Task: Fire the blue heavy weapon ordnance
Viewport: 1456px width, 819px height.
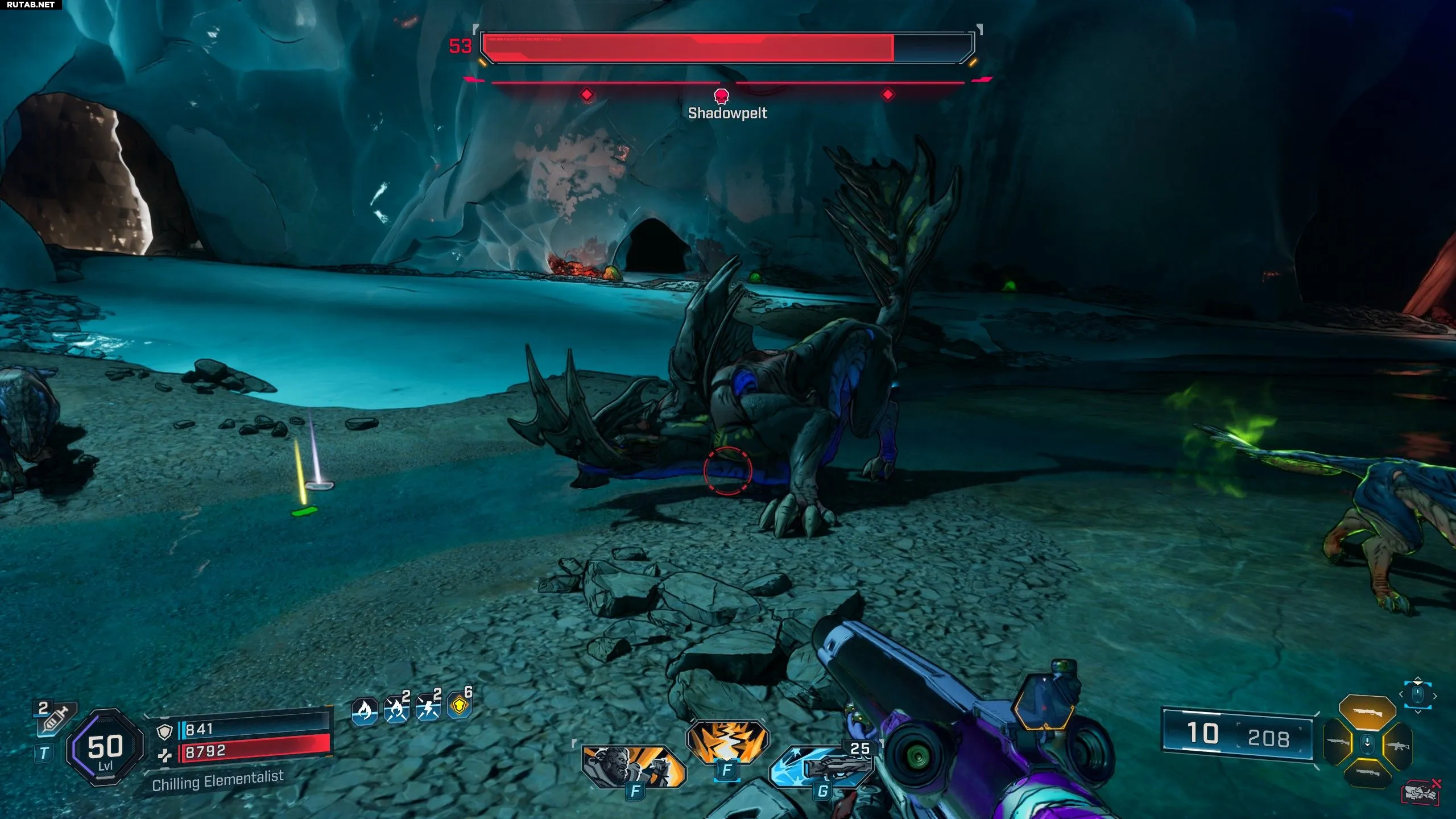Action: (822, 766)
